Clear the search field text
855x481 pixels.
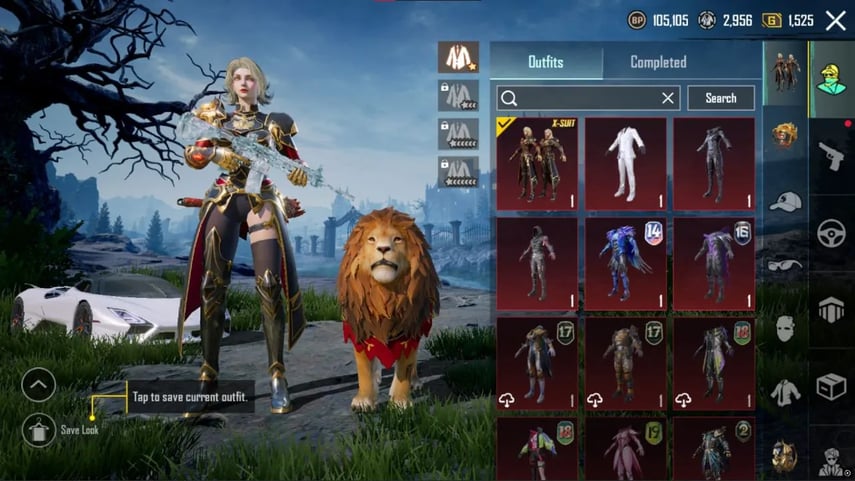[x=668, y=98]
